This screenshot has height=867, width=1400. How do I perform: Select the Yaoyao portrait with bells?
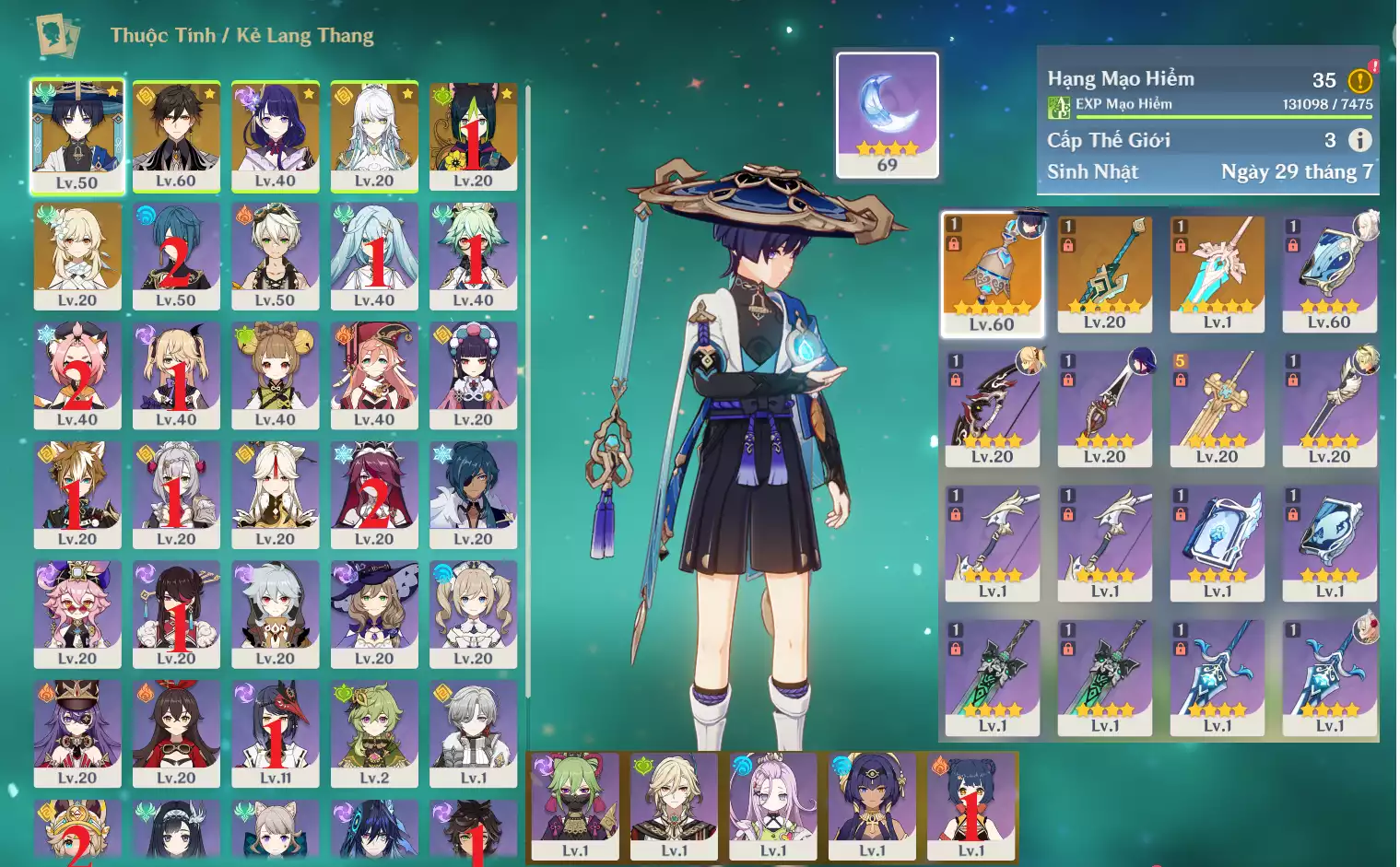(x=275, y=374)
